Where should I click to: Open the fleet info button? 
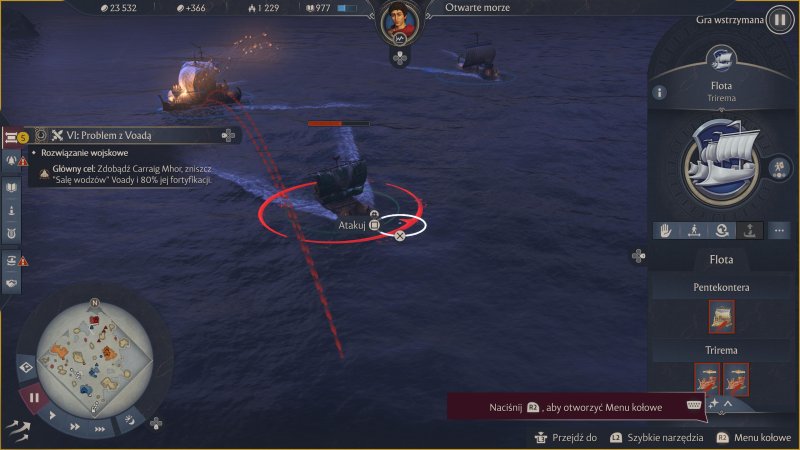(x=659, y=92)
